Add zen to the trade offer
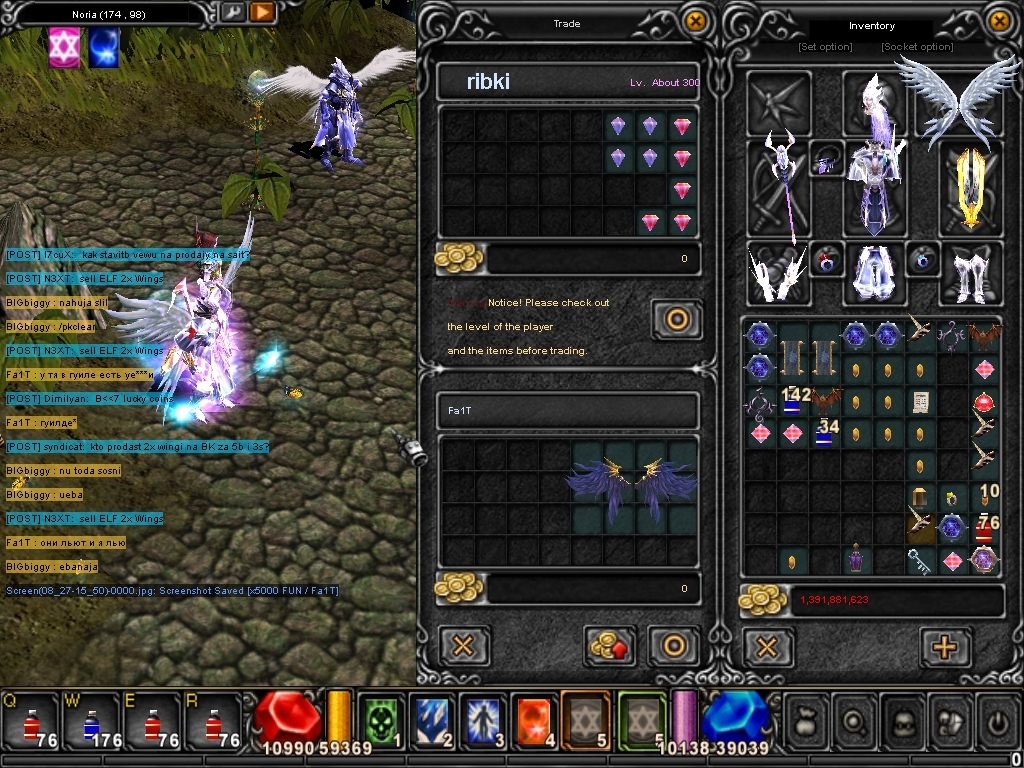This screenshot has width=1024, height=768. 611,645
